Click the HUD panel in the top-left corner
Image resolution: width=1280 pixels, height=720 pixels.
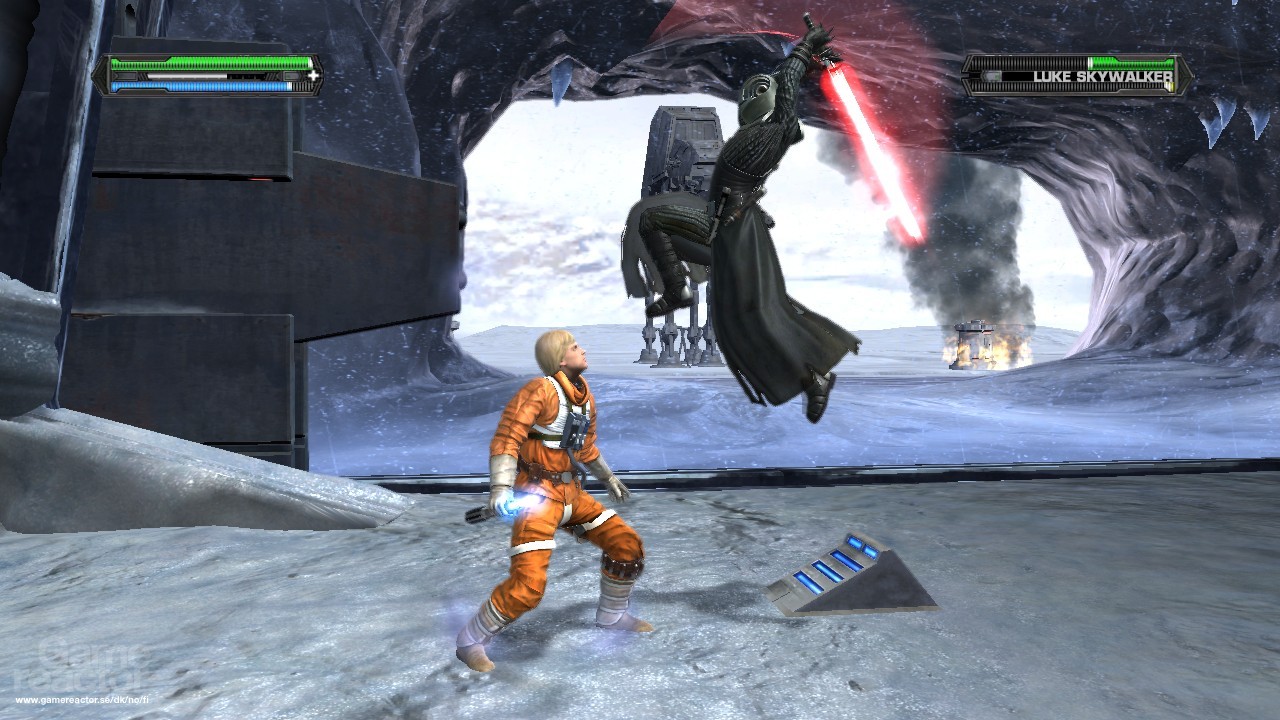[x=210, y=75]
